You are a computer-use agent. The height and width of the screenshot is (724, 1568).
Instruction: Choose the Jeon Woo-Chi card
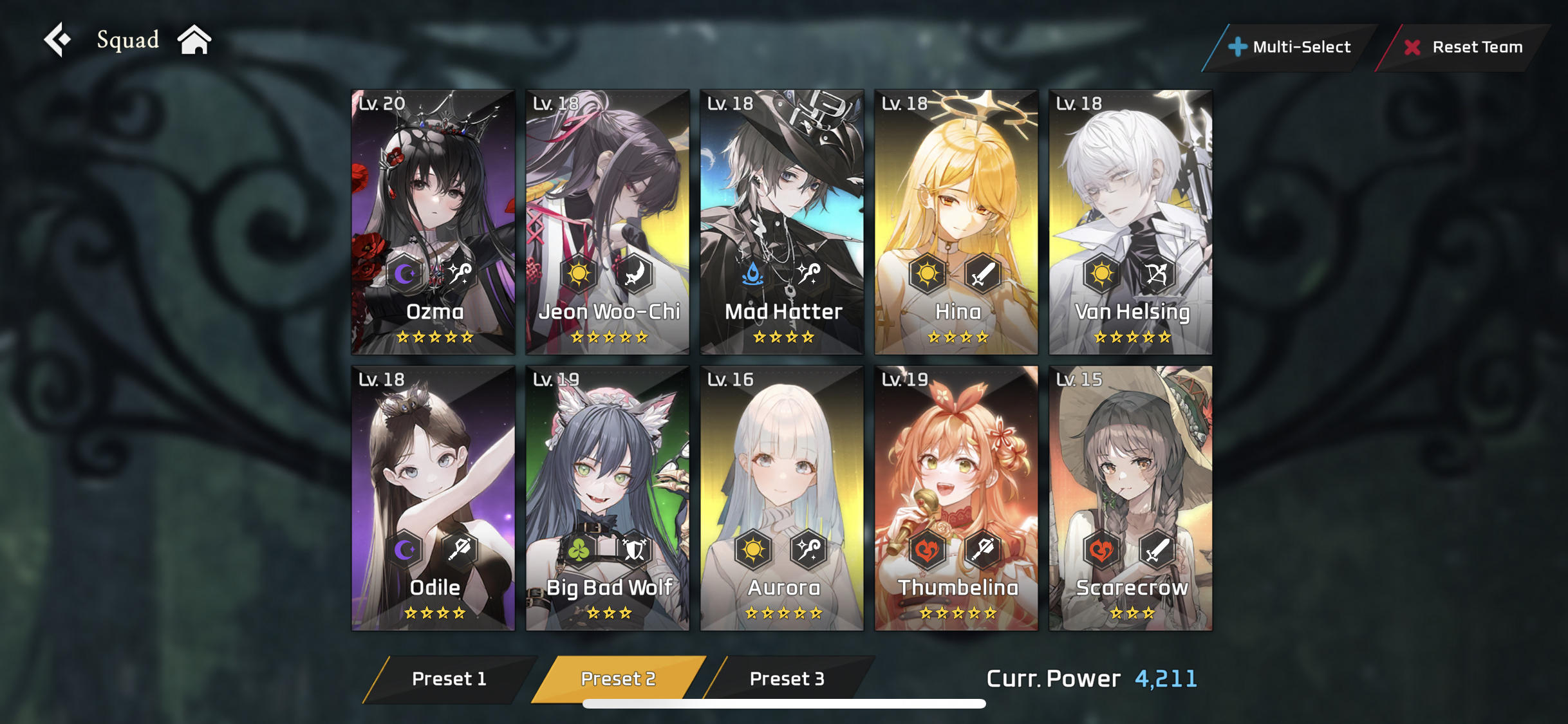tap(608, 222)
